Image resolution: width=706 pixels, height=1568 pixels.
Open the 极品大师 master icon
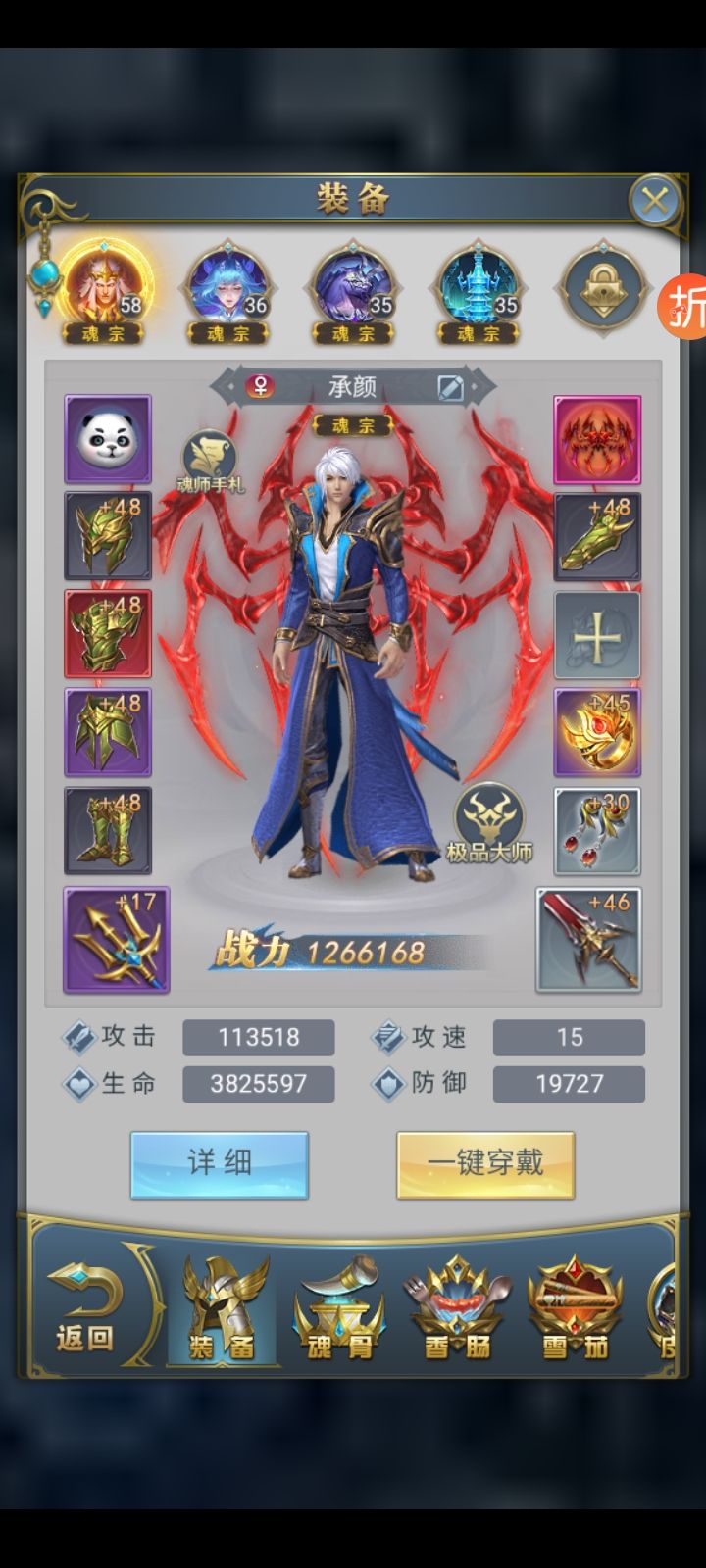[x=489, y=823]
